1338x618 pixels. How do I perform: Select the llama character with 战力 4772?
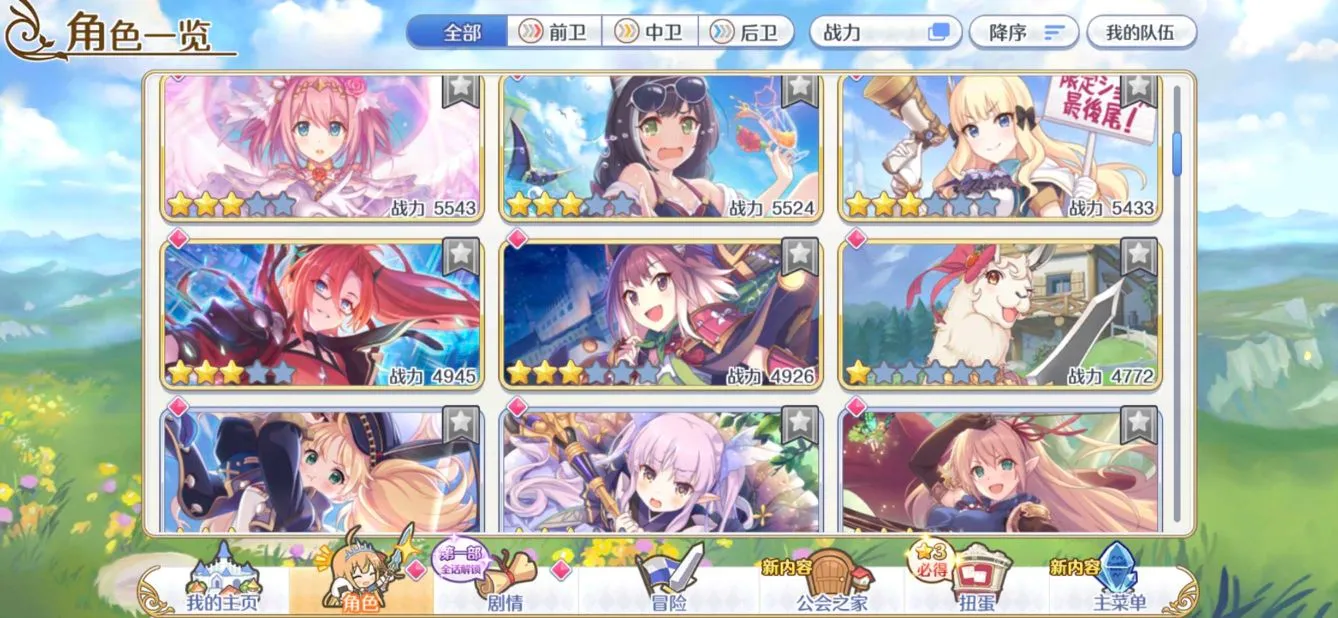point(1000,314)
